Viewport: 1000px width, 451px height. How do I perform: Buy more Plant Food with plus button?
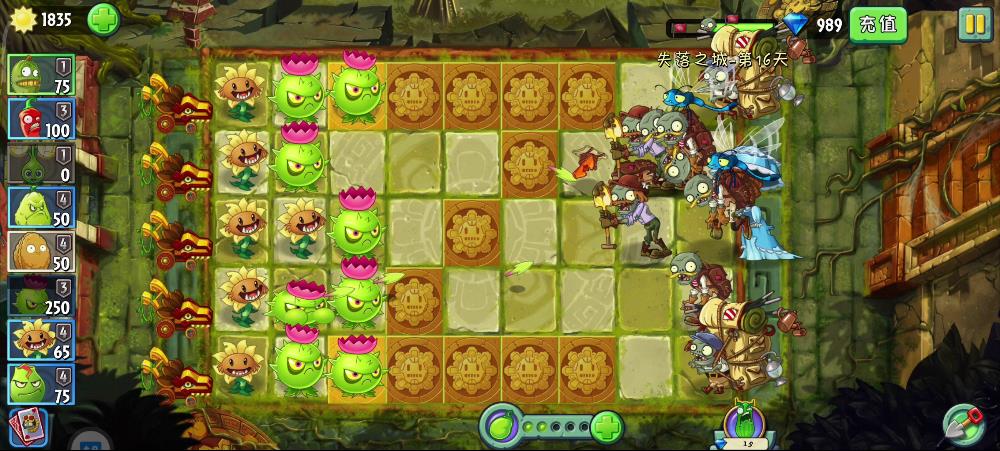tap(606, 427)
